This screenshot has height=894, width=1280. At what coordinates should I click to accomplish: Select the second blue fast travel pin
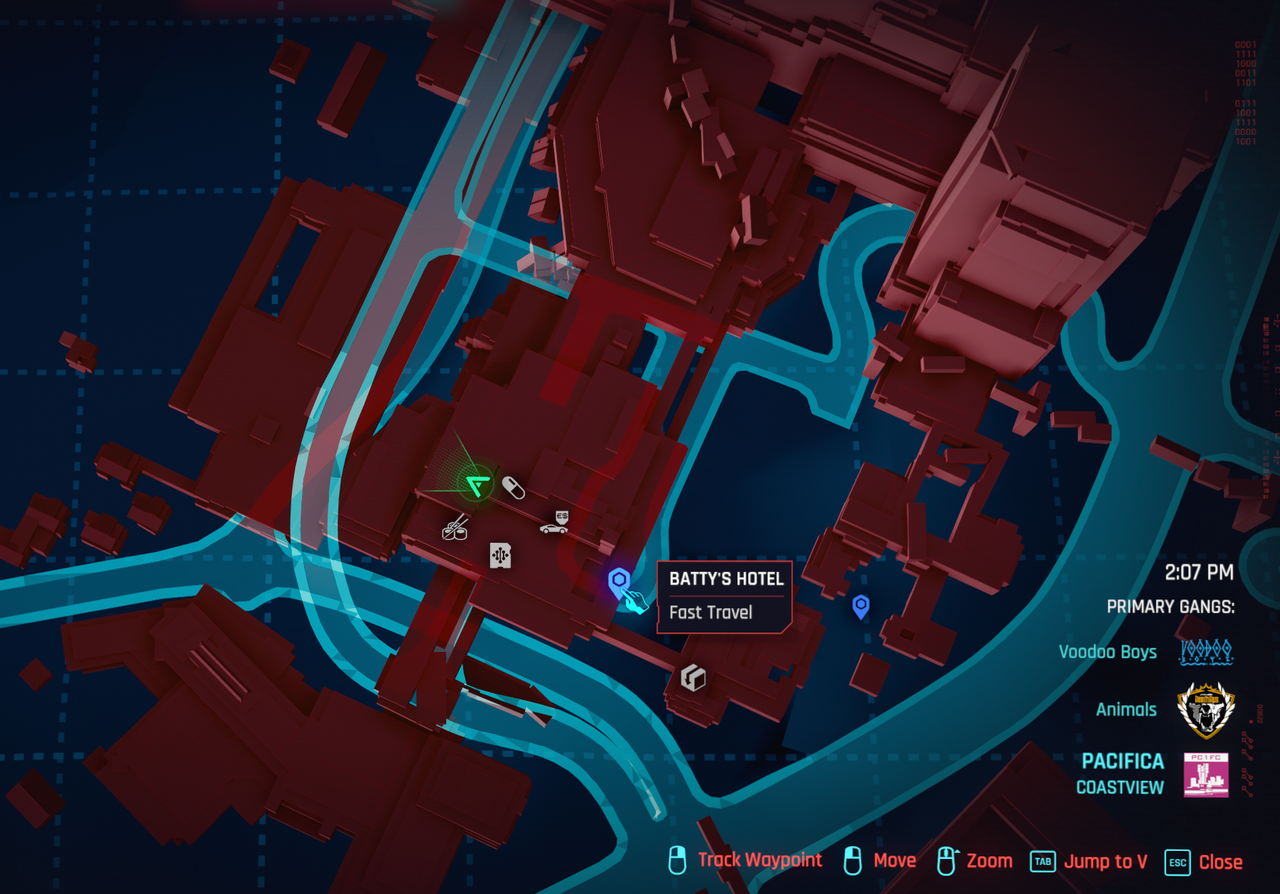[861, 606]
